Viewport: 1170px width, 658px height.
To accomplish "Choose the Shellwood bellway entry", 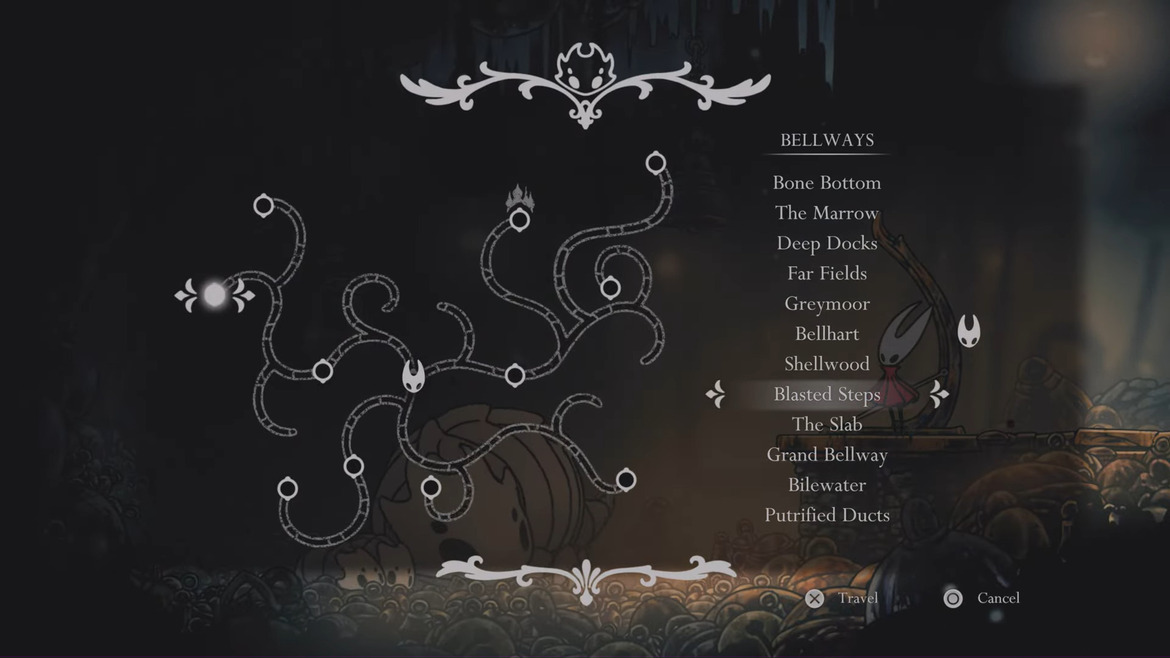I will coord(826,364).
